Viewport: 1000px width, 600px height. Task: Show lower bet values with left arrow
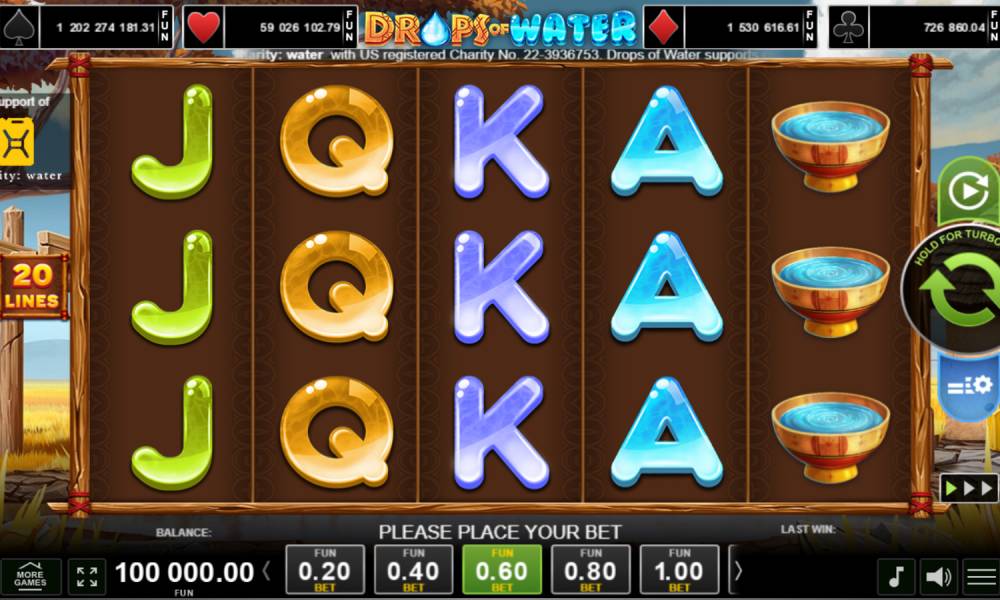[267, 572]
